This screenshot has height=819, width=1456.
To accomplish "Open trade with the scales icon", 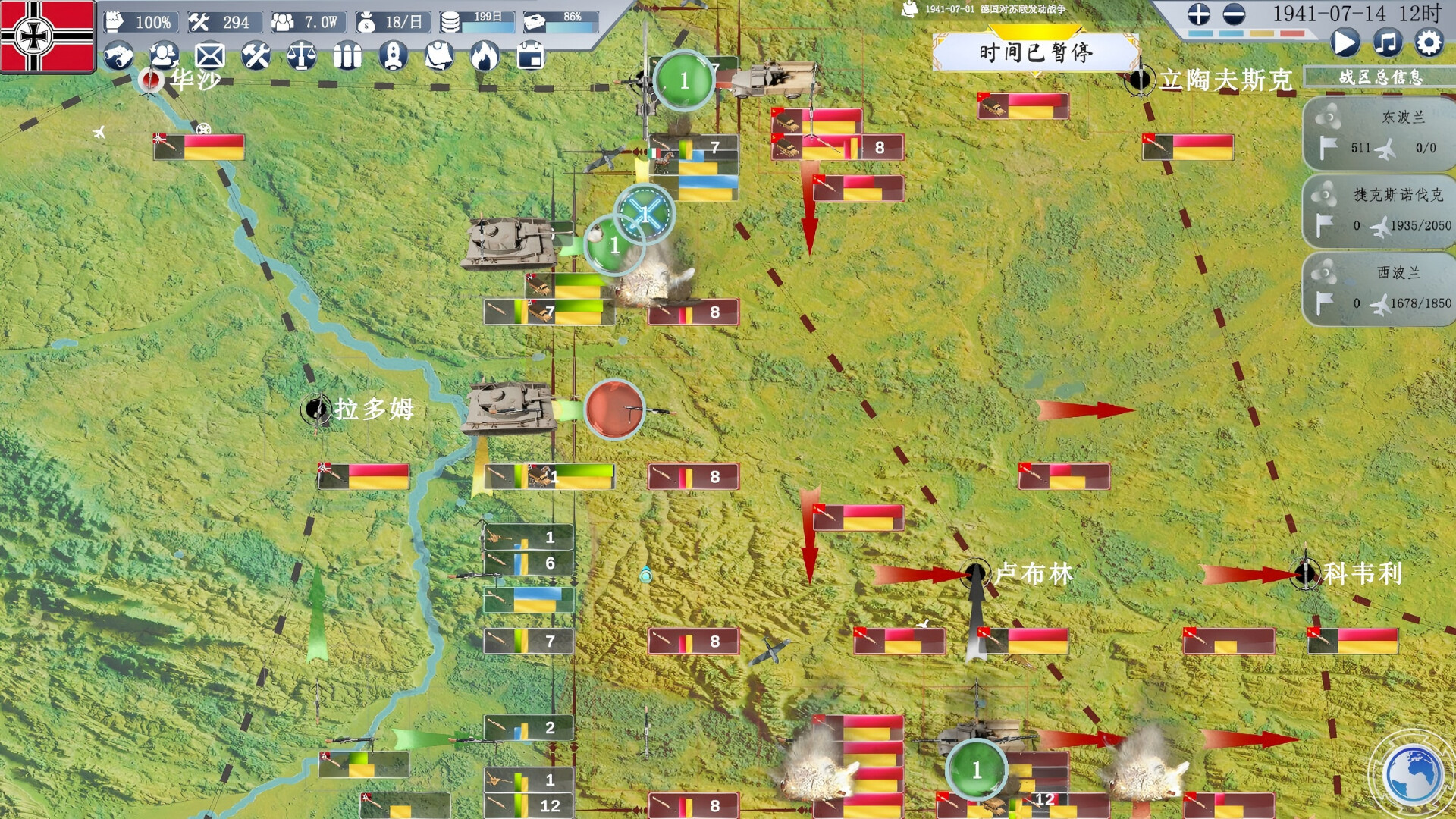I will coord(303,55).
